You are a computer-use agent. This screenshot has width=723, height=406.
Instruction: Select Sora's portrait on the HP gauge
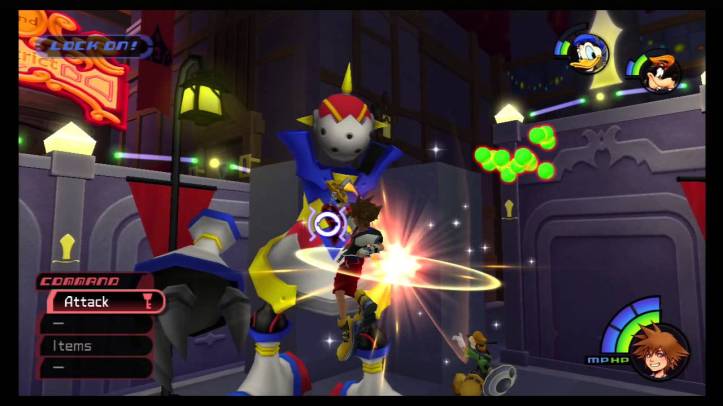pos(659,352)
